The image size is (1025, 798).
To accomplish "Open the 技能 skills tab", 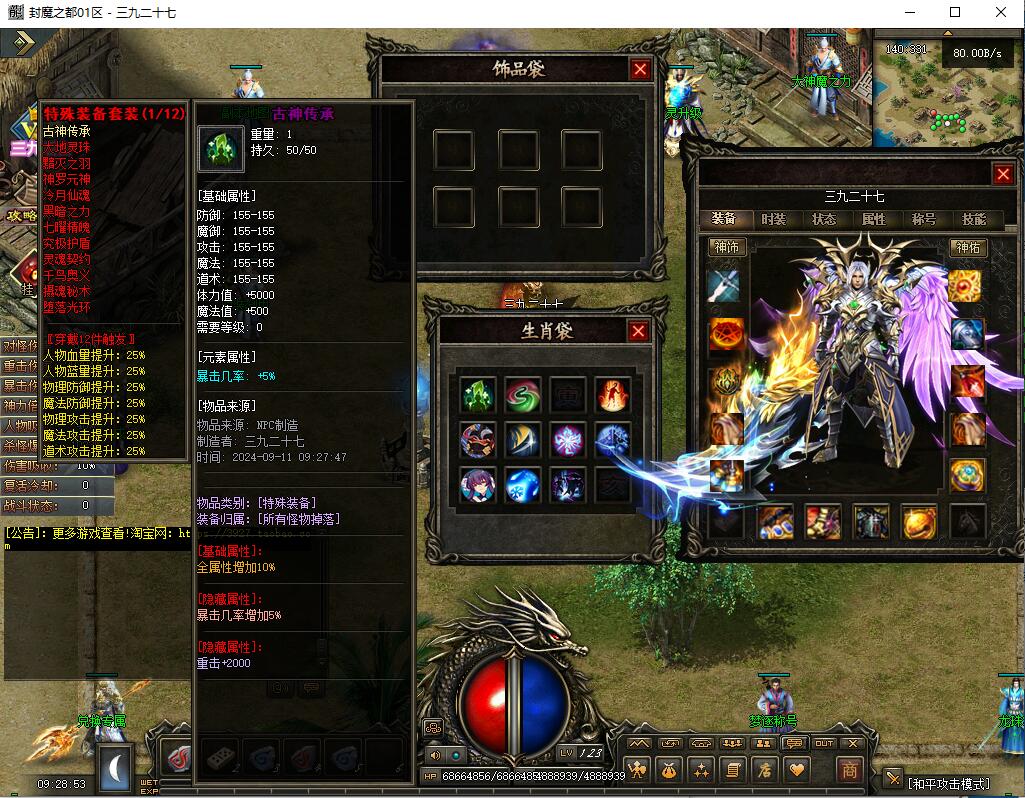I will (x=973, y=219).
